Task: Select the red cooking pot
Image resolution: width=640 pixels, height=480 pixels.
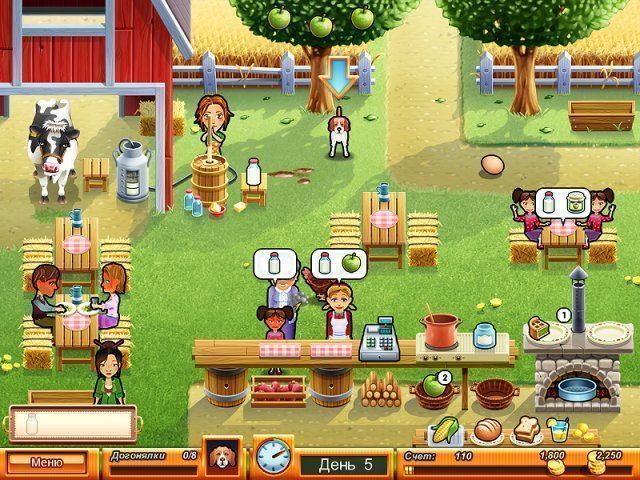Action: coord(440,331)
